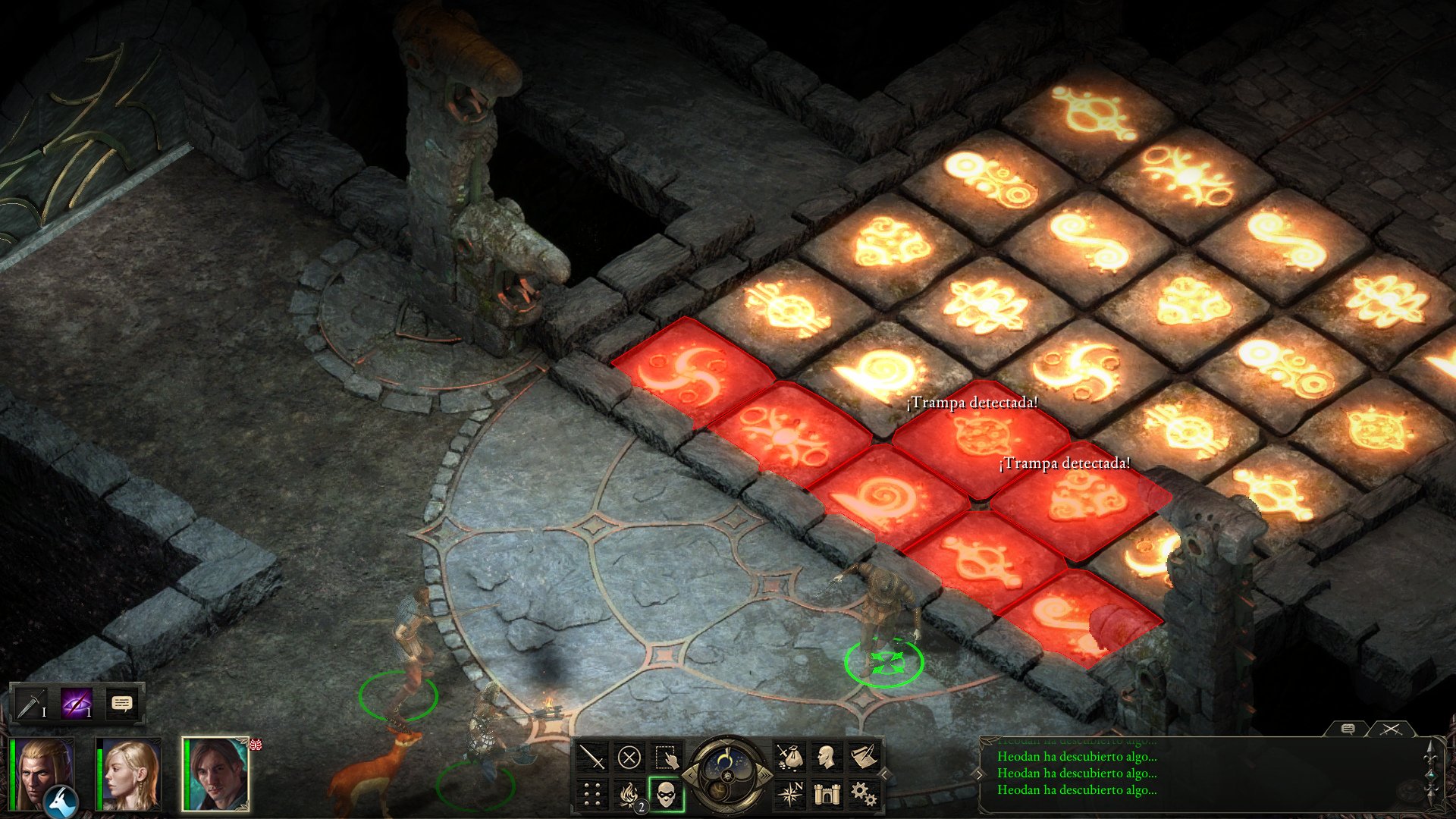Cancel current action with the X button
Screen dimensions: 1456x819
[629, 758]
